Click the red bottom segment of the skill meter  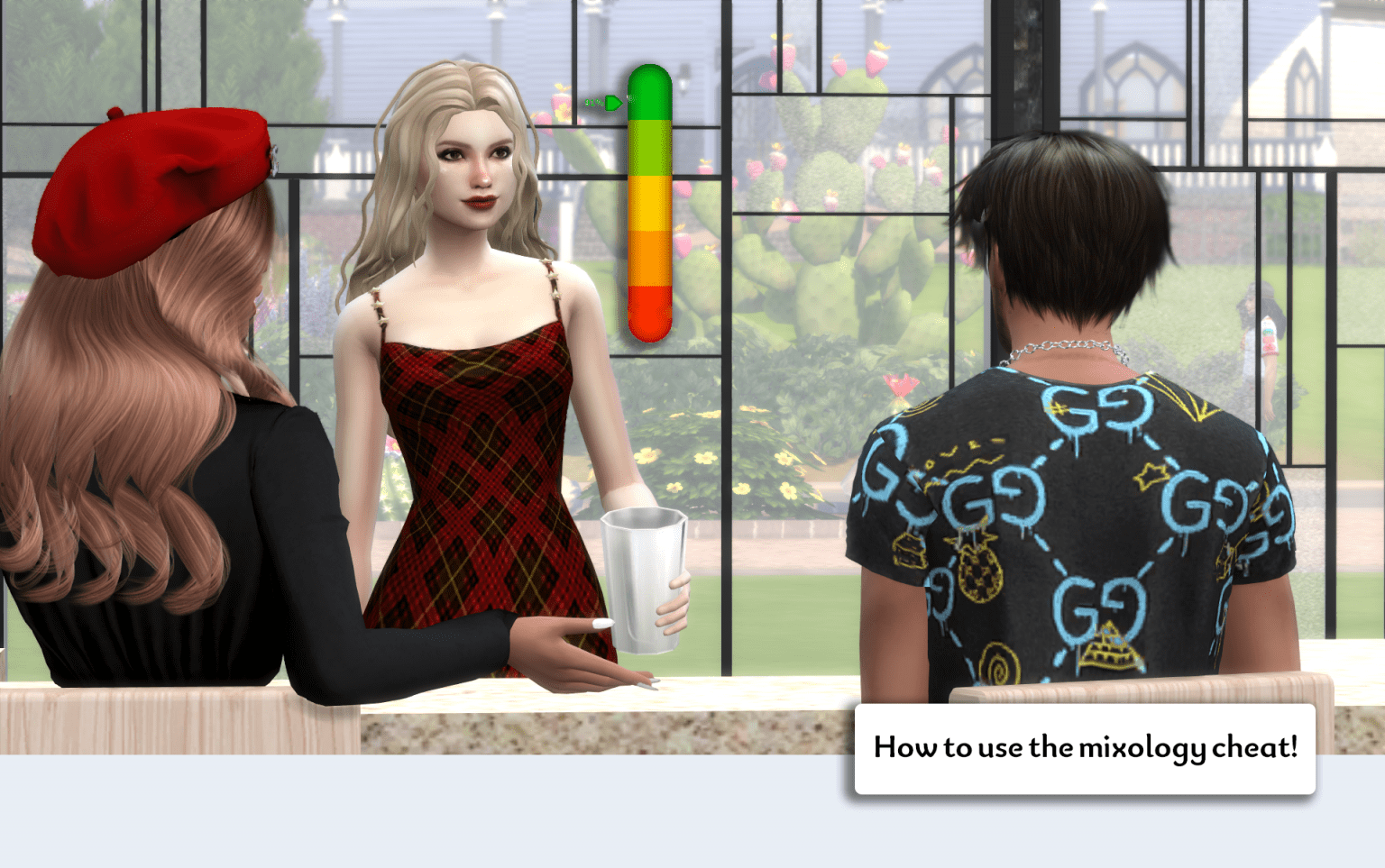tap(654, 315)
